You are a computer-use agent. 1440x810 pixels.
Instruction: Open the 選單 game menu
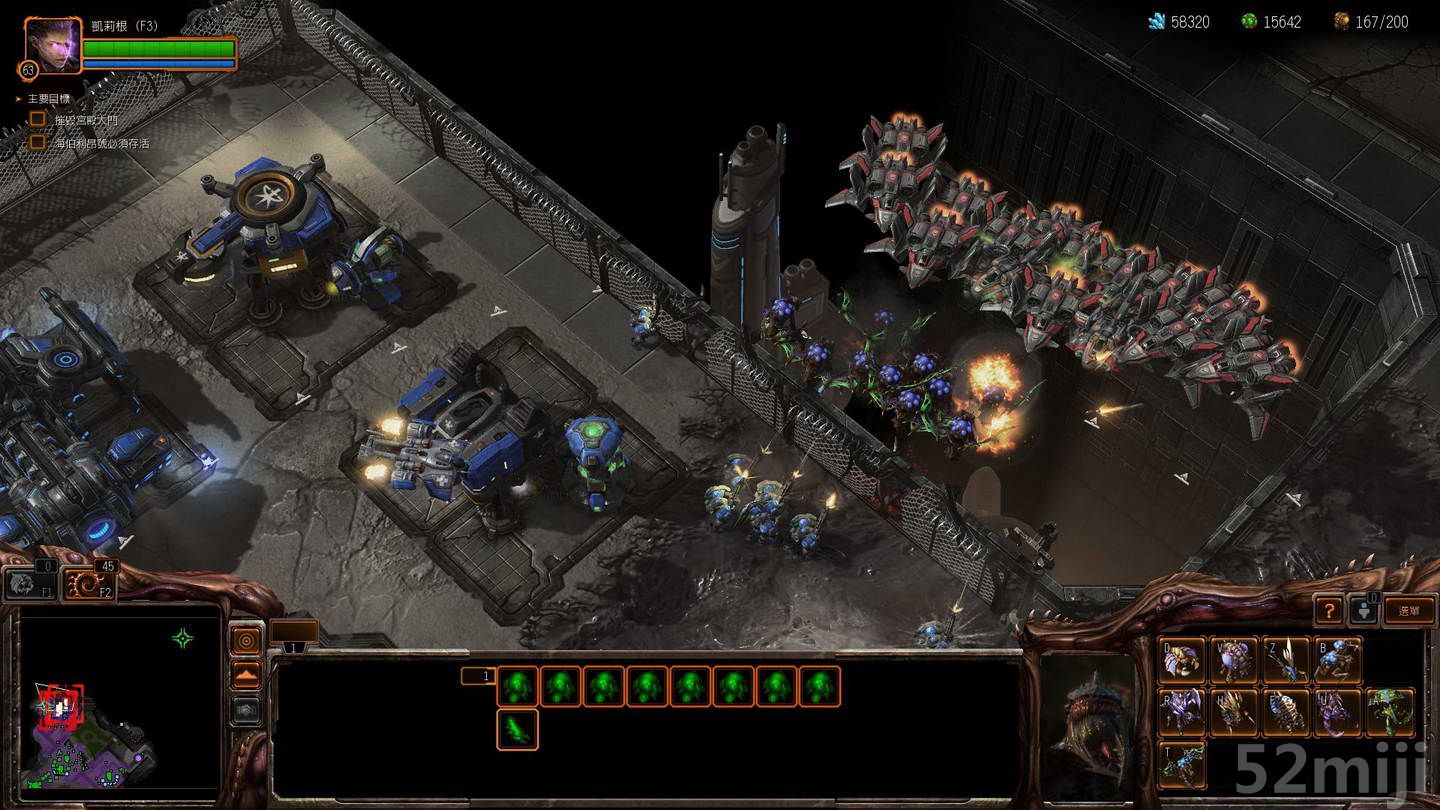pyautogui.click(x=1407, y=610)
